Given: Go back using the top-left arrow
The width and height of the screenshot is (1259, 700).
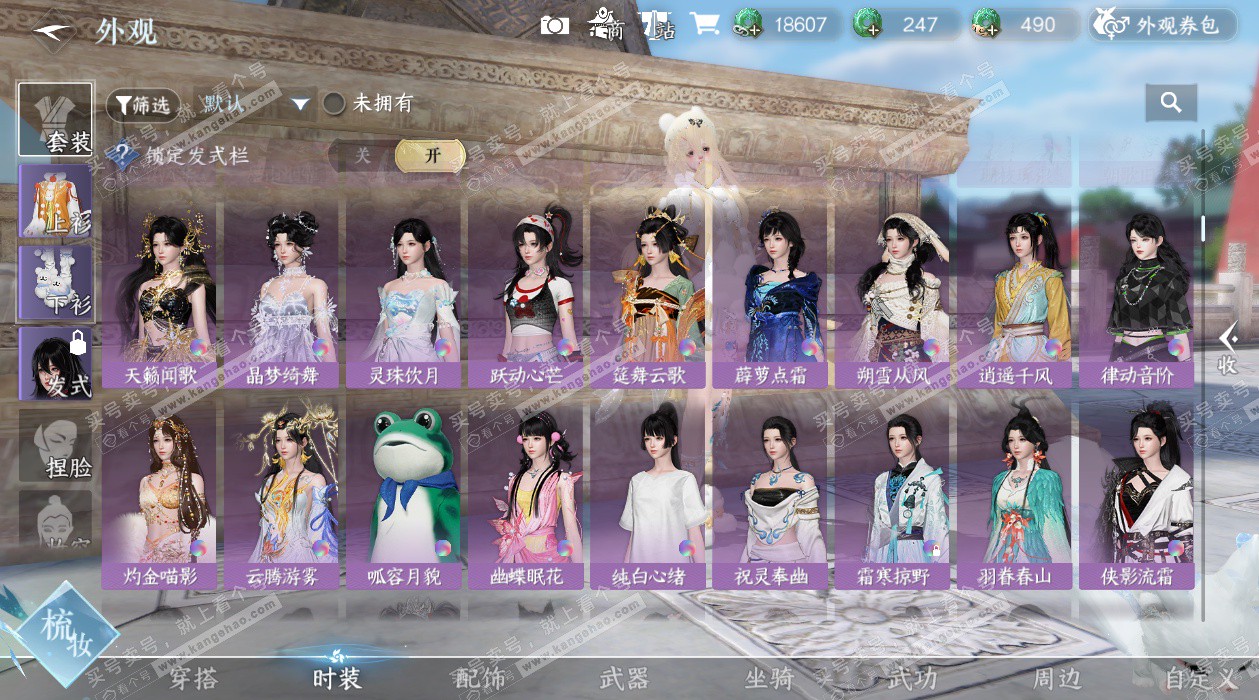Looking at the screenshot, I should 52,32.
